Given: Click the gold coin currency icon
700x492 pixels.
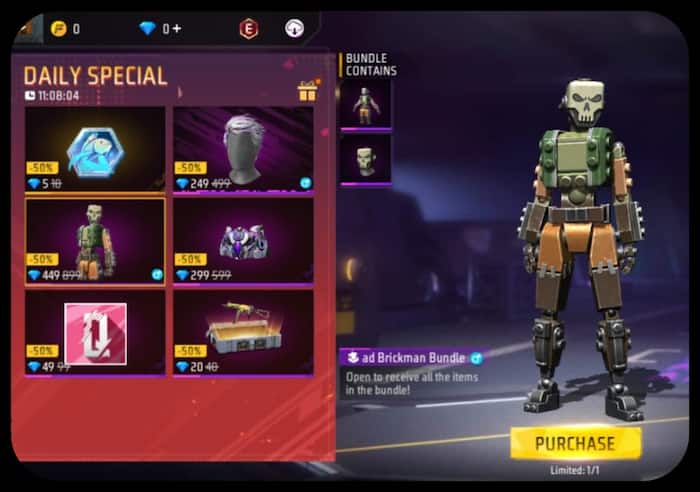Looking at the screenshot, I should pos(57,29).
